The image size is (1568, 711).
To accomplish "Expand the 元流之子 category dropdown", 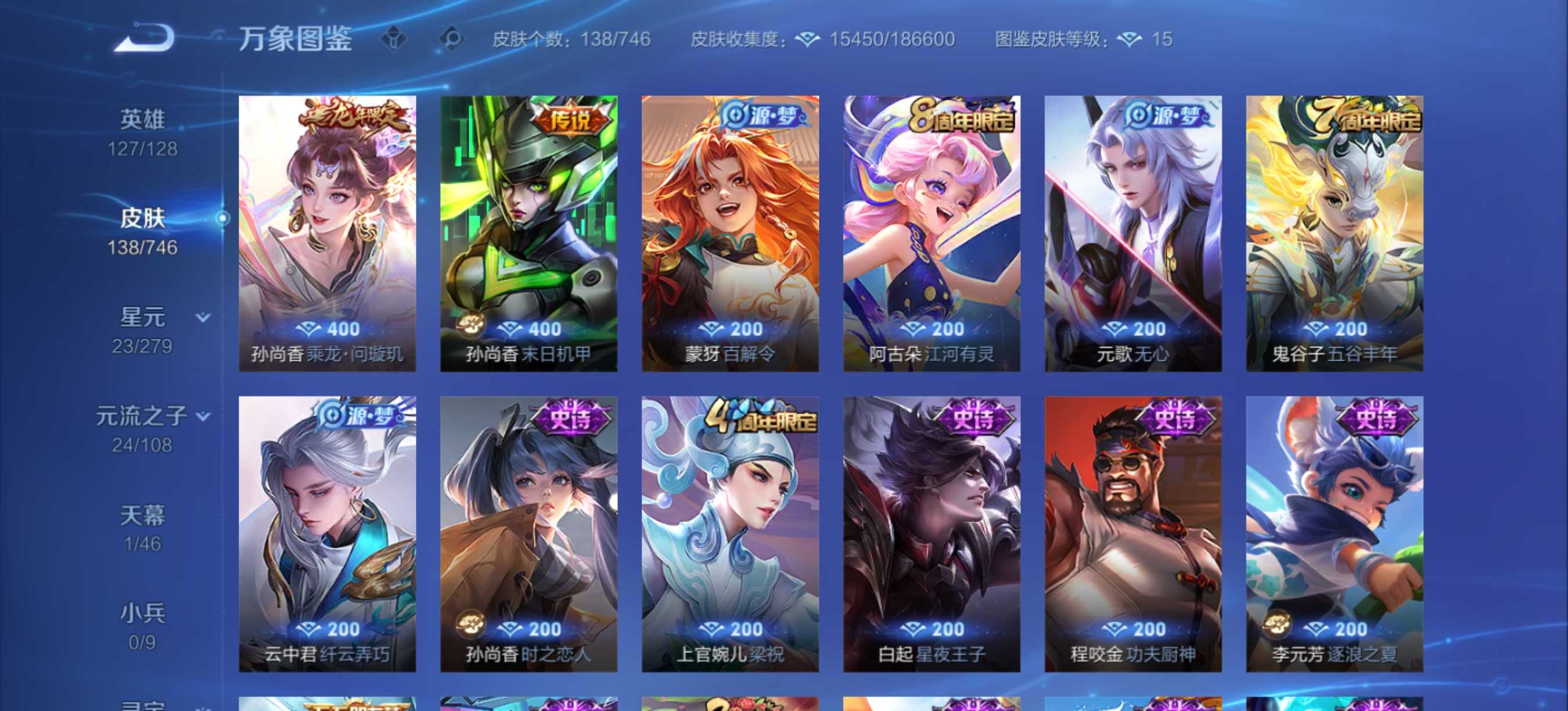I will (202, 416).
